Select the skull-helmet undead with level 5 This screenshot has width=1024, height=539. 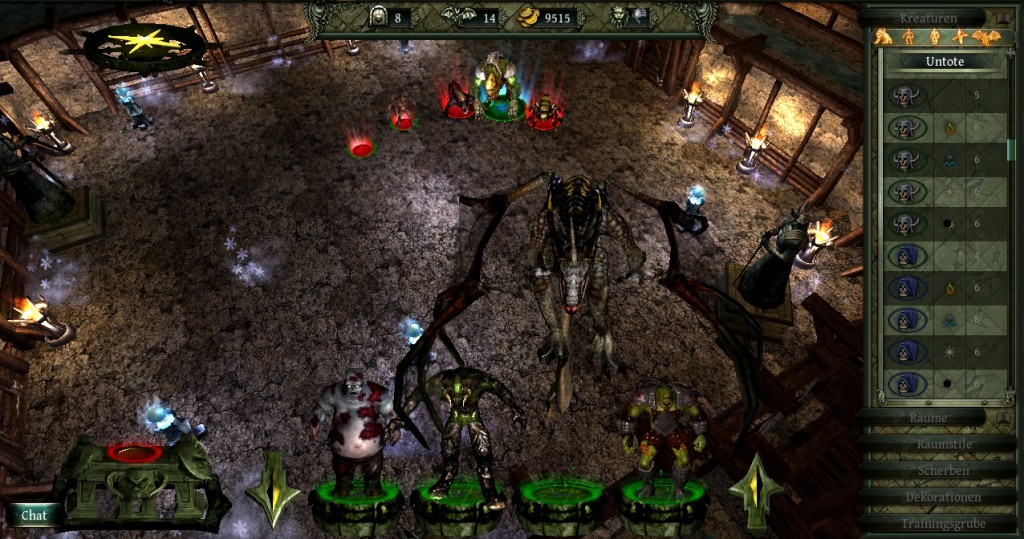[908, 97]
